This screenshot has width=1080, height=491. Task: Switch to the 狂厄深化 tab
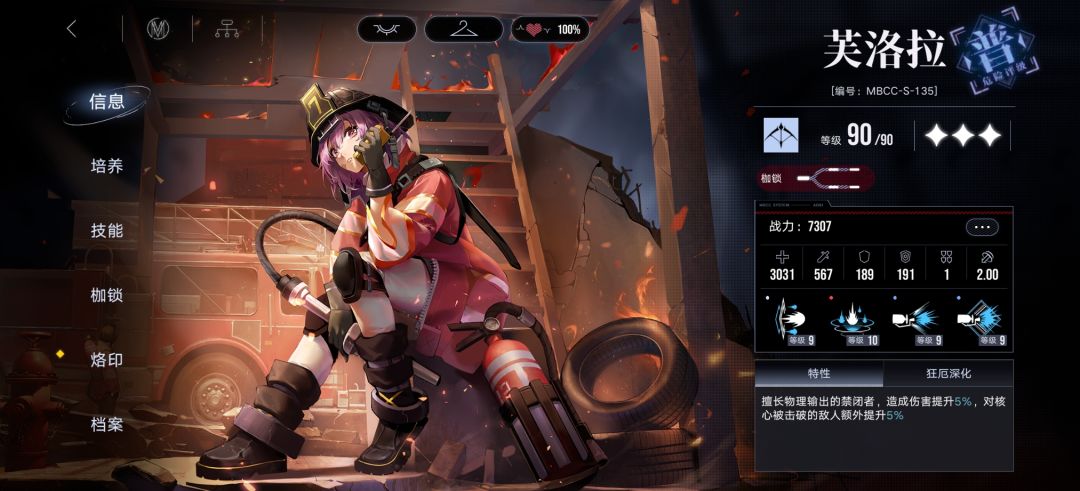(947, 374)
